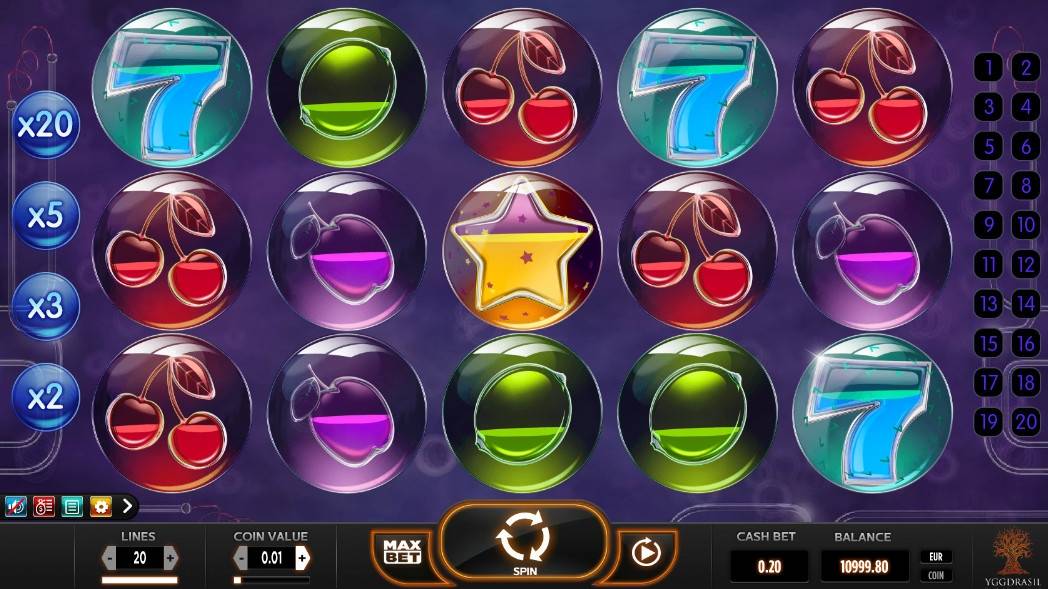Select payline number 1 indicator
The image size is (1048, 589).
989,68
